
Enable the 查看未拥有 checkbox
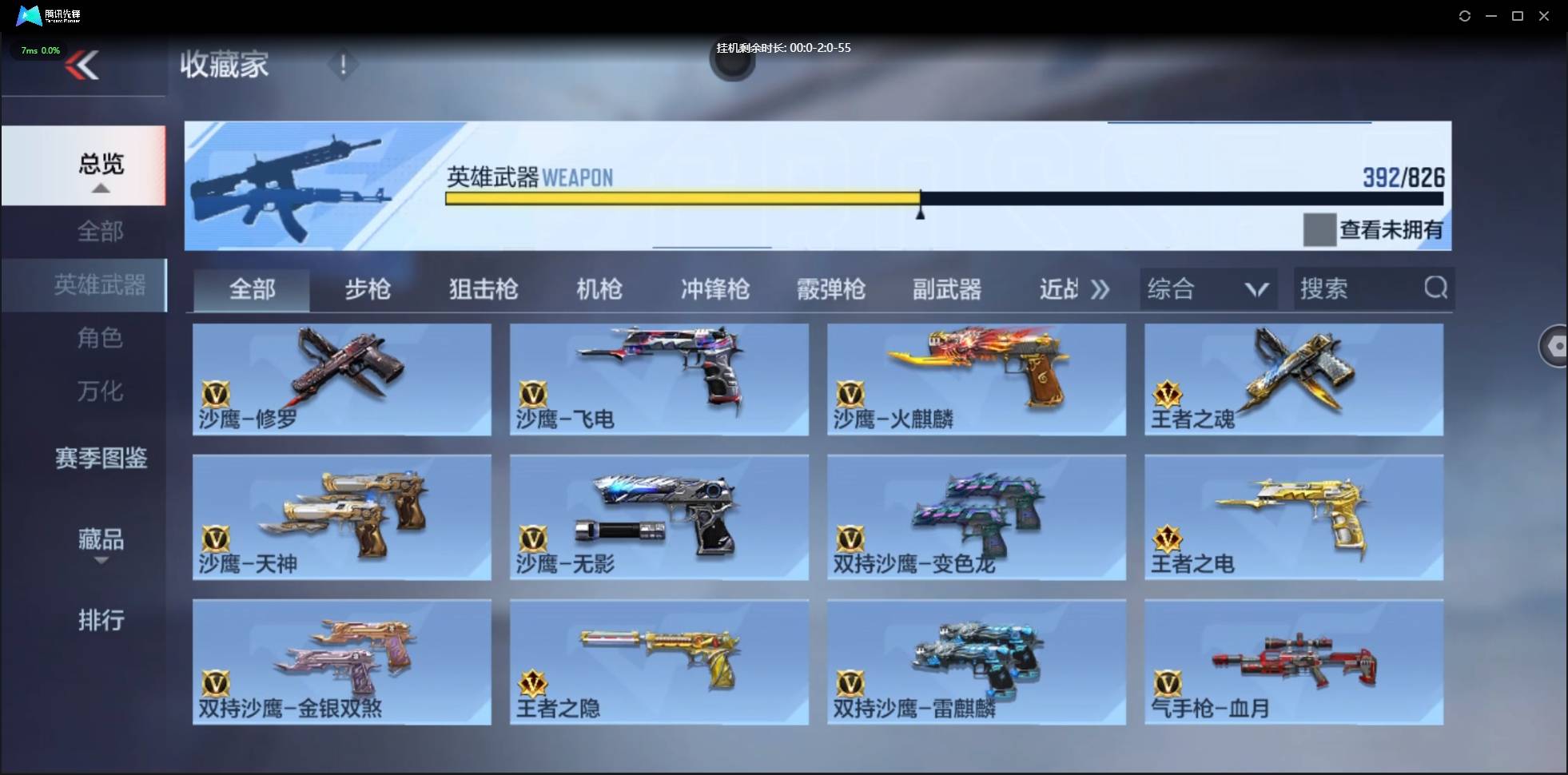tap(1319, 230)
